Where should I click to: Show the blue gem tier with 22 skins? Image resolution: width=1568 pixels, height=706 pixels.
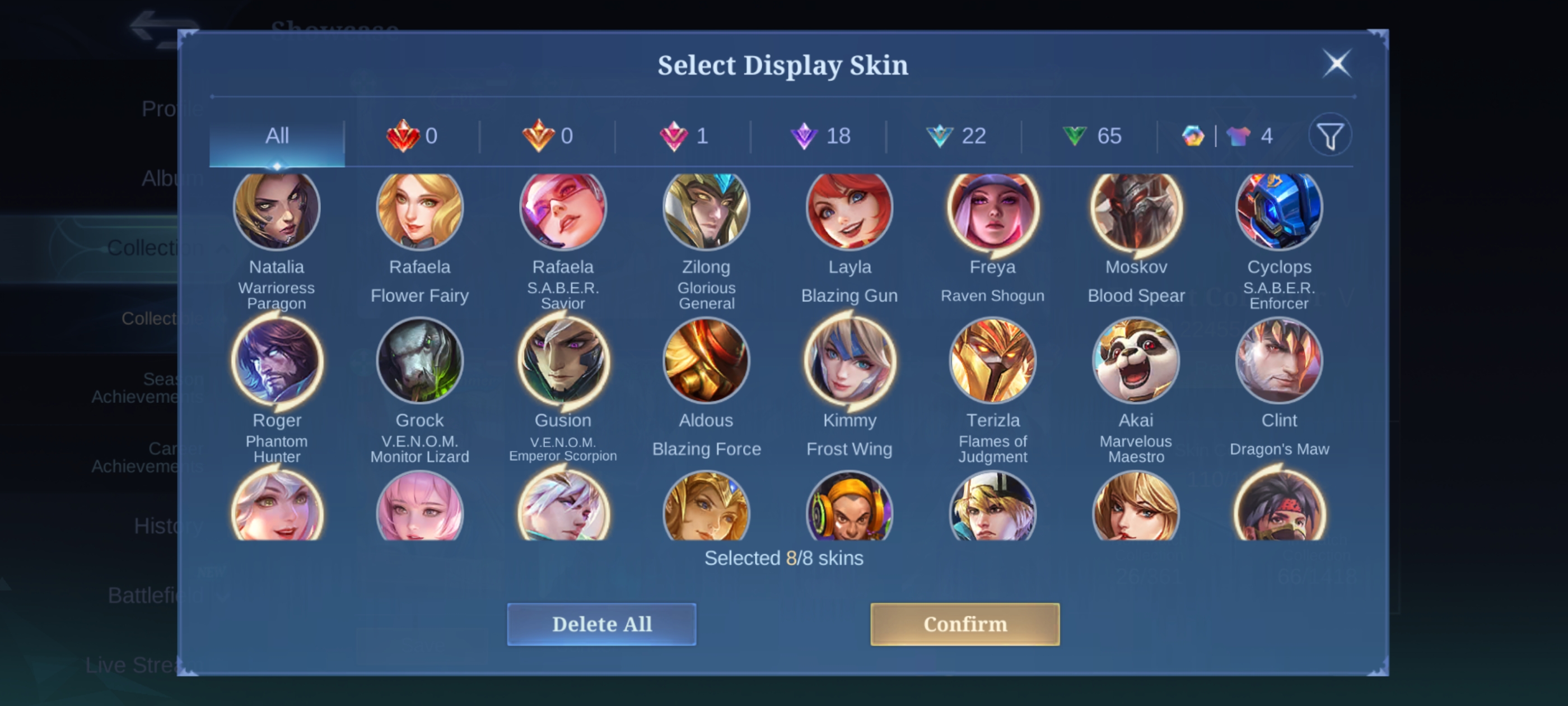coord(956,136)
